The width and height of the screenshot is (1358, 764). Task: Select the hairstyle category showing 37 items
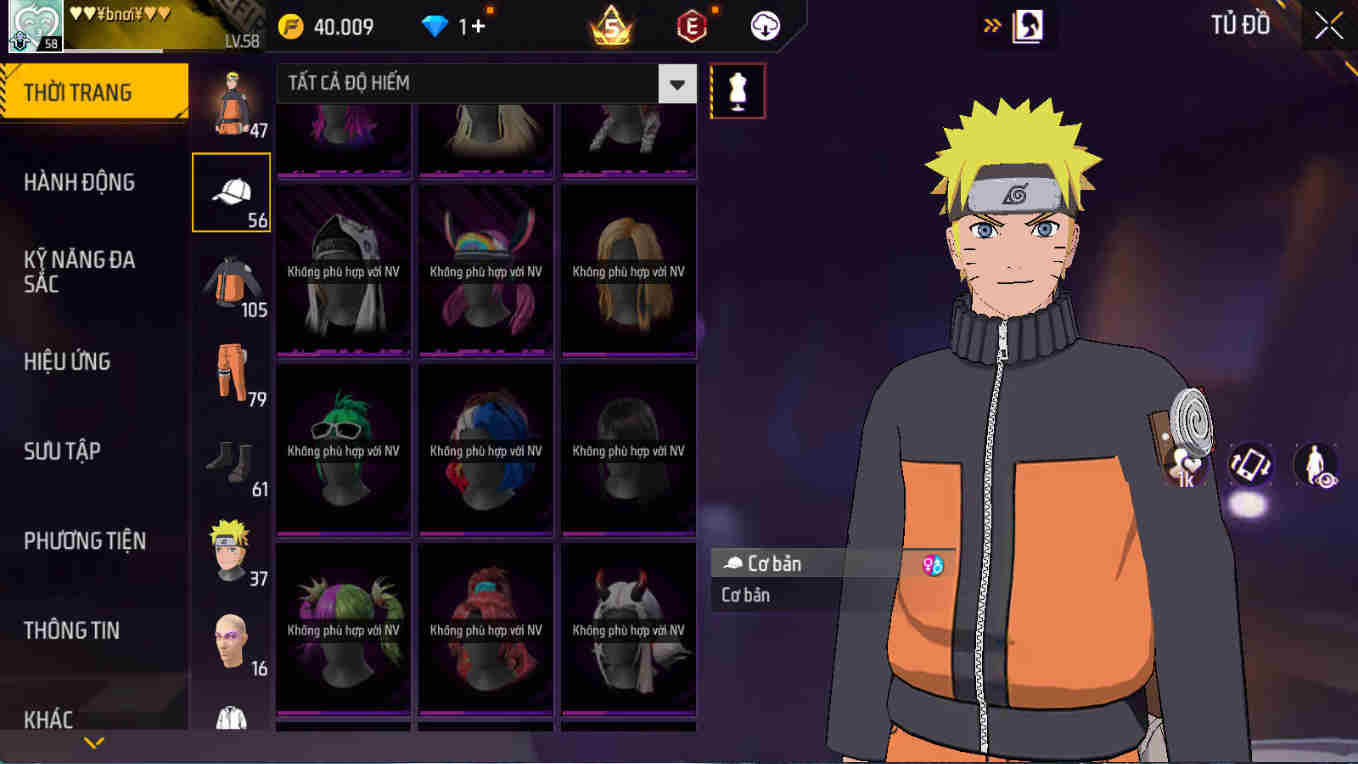(x=231, y=545)
